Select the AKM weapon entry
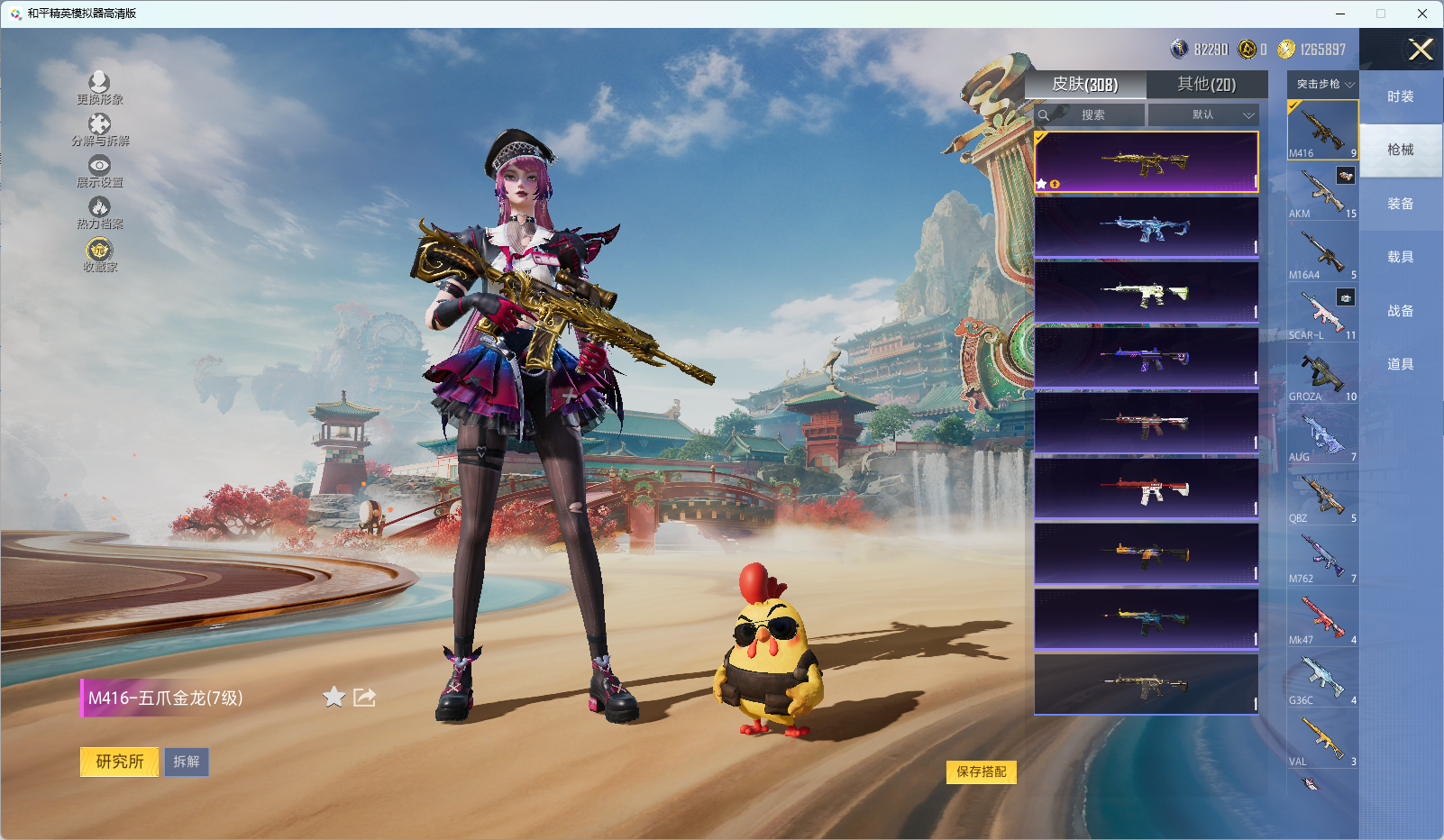1444x840 pixels. click(x=1322, y=192)
